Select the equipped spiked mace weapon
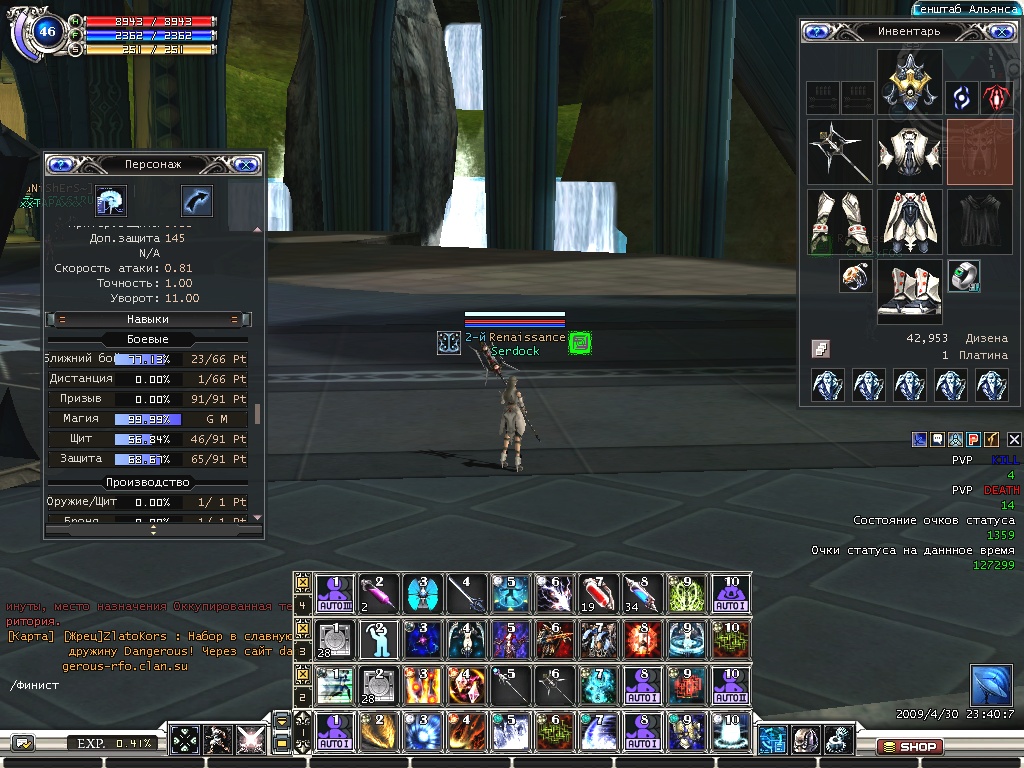1024x768 pixels. pos(839,152)
